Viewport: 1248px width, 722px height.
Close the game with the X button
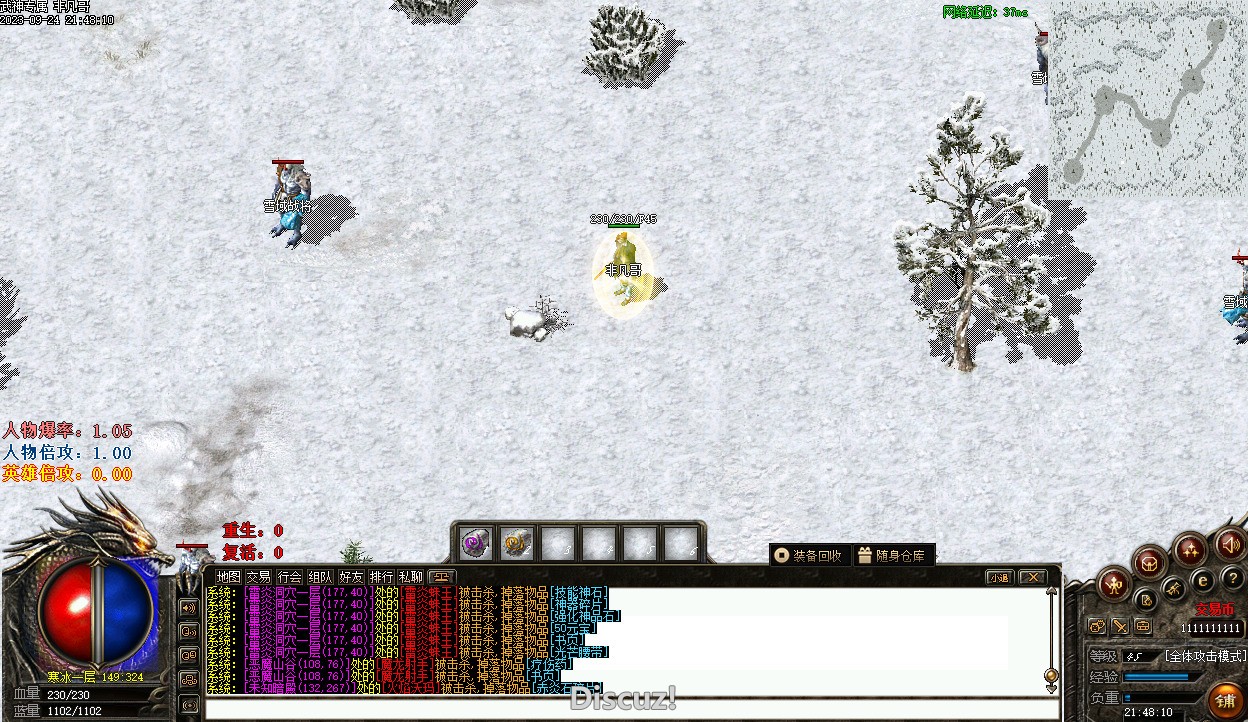pos(1032,577)
